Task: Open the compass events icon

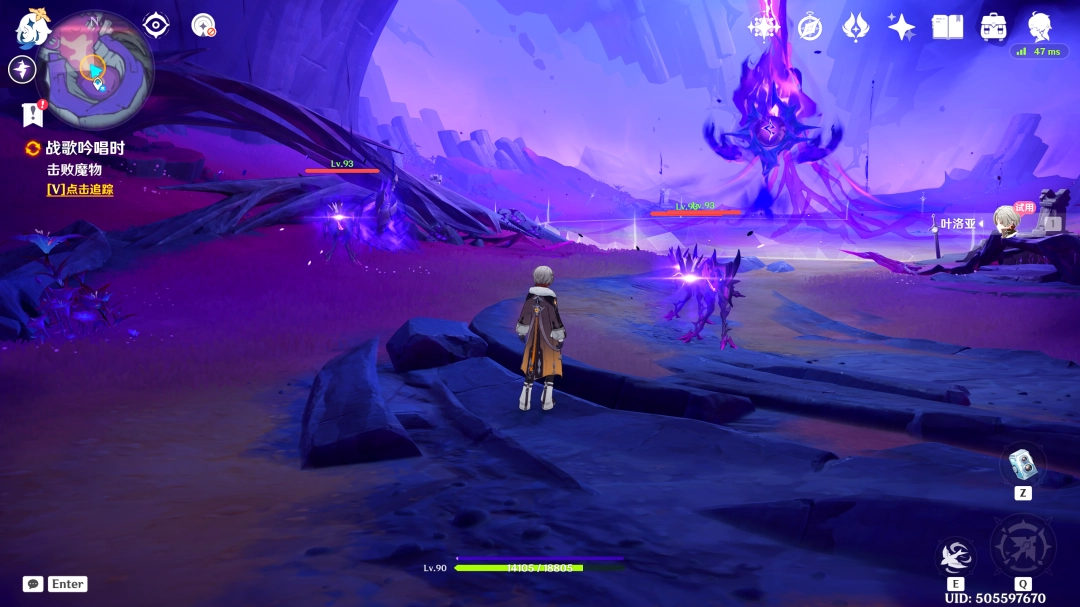Action: coord(810,27)
